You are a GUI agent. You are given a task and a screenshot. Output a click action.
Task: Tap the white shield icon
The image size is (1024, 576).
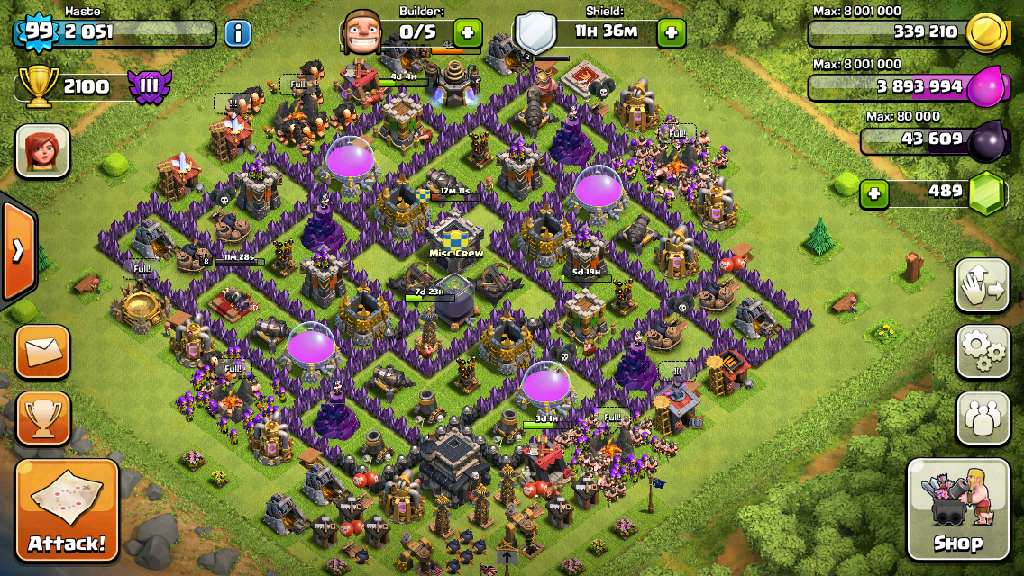[x=535, y=33]
